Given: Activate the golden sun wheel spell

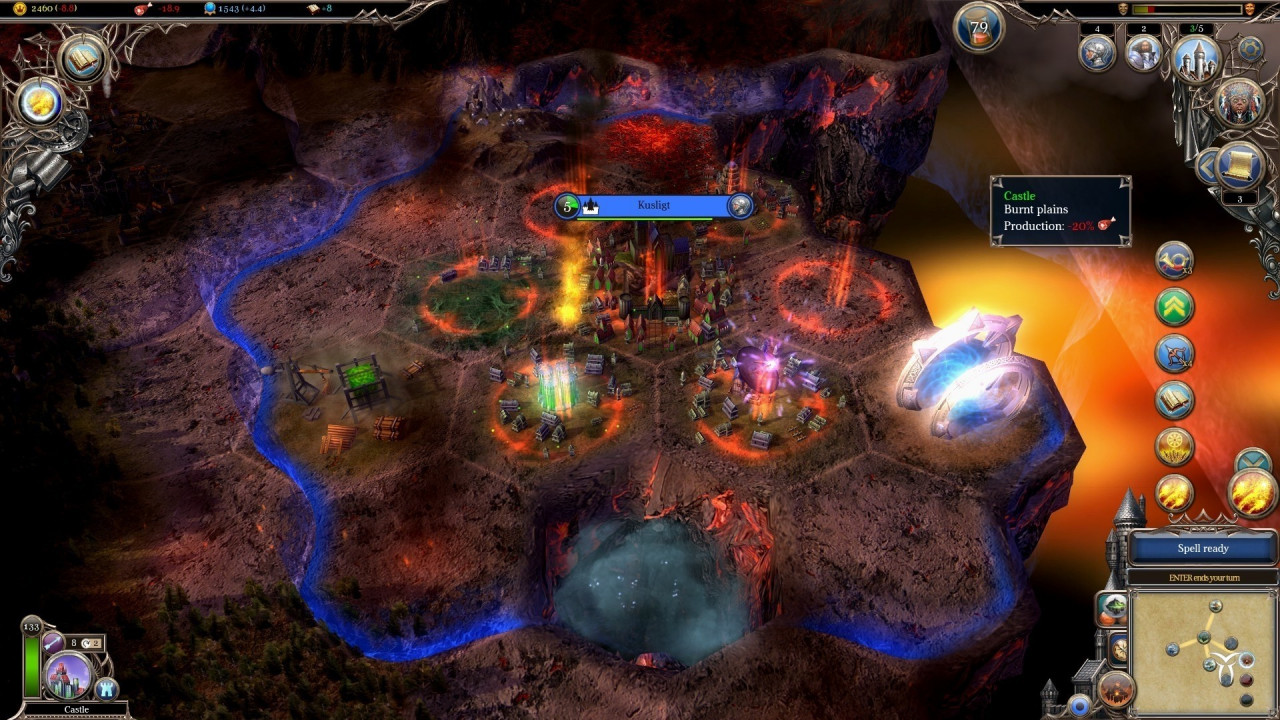Looking at the screenshot, I should click(1175, 446).
